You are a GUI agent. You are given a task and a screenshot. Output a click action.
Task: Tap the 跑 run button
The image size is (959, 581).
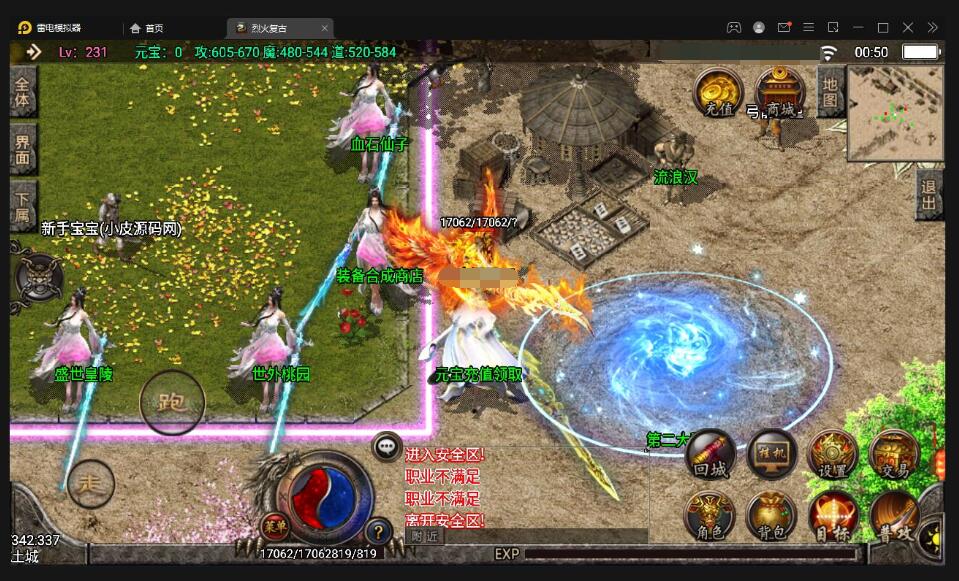click(x=172, y=403)
